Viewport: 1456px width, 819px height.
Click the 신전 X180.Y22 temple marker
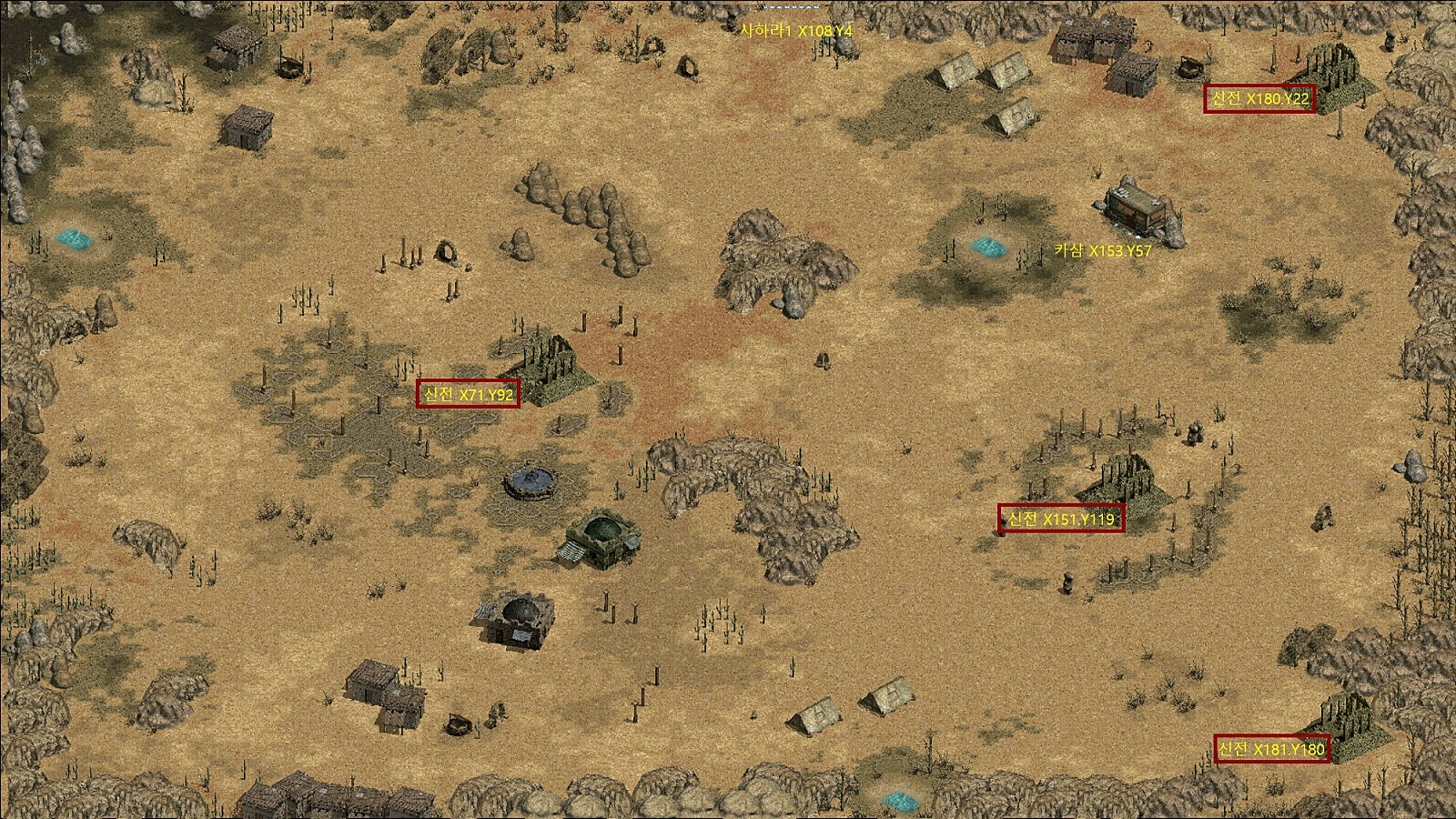point(1259,98)
